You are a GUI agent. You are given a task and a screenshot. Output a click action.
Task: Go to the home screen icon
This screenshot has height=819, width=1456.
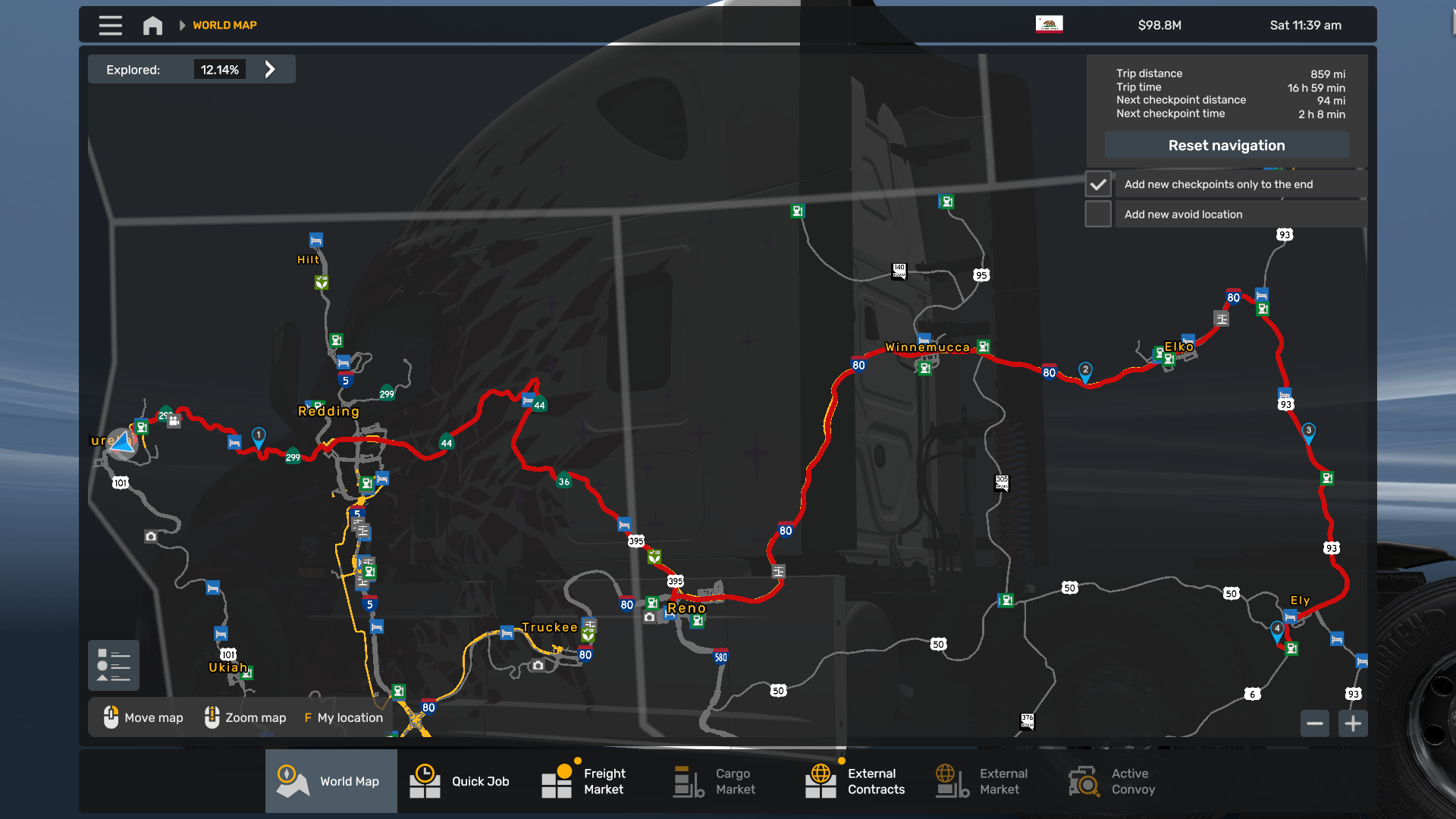(152, 26)
